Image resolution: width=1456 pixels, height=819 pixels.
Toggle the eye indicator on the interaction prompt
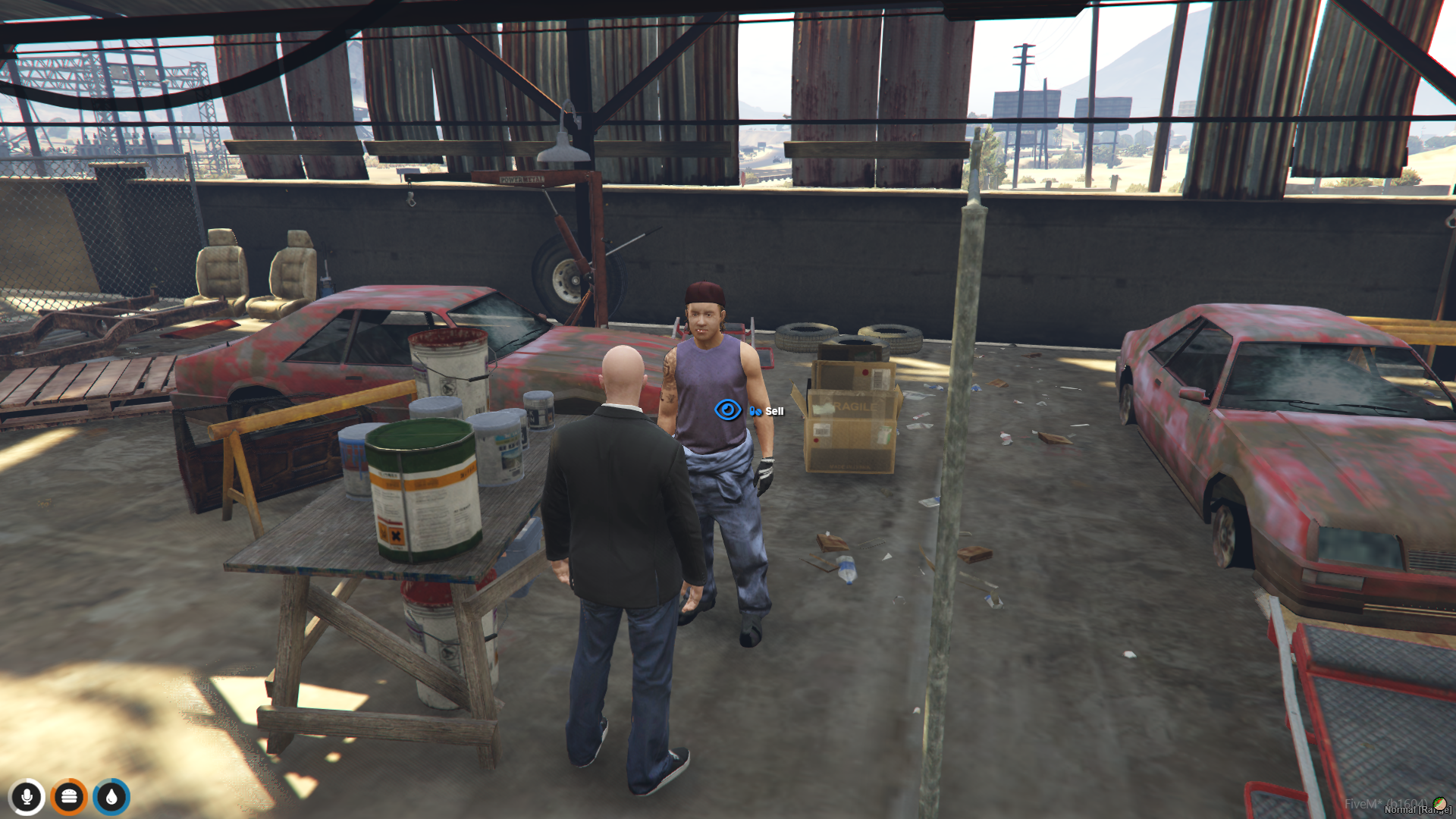[x=727, y=408]
